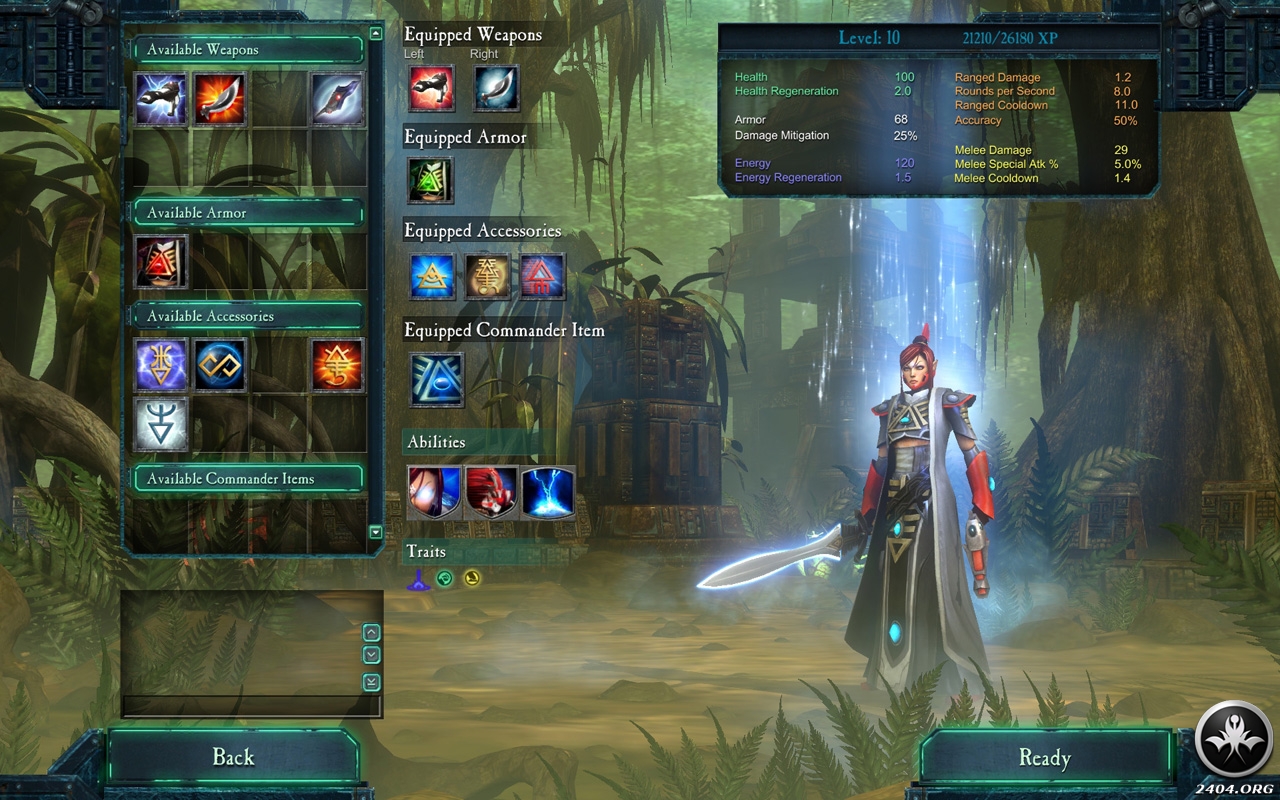Confirm loadout with the Ready button
The image size is (1280, 800).
click(1044, 758)
